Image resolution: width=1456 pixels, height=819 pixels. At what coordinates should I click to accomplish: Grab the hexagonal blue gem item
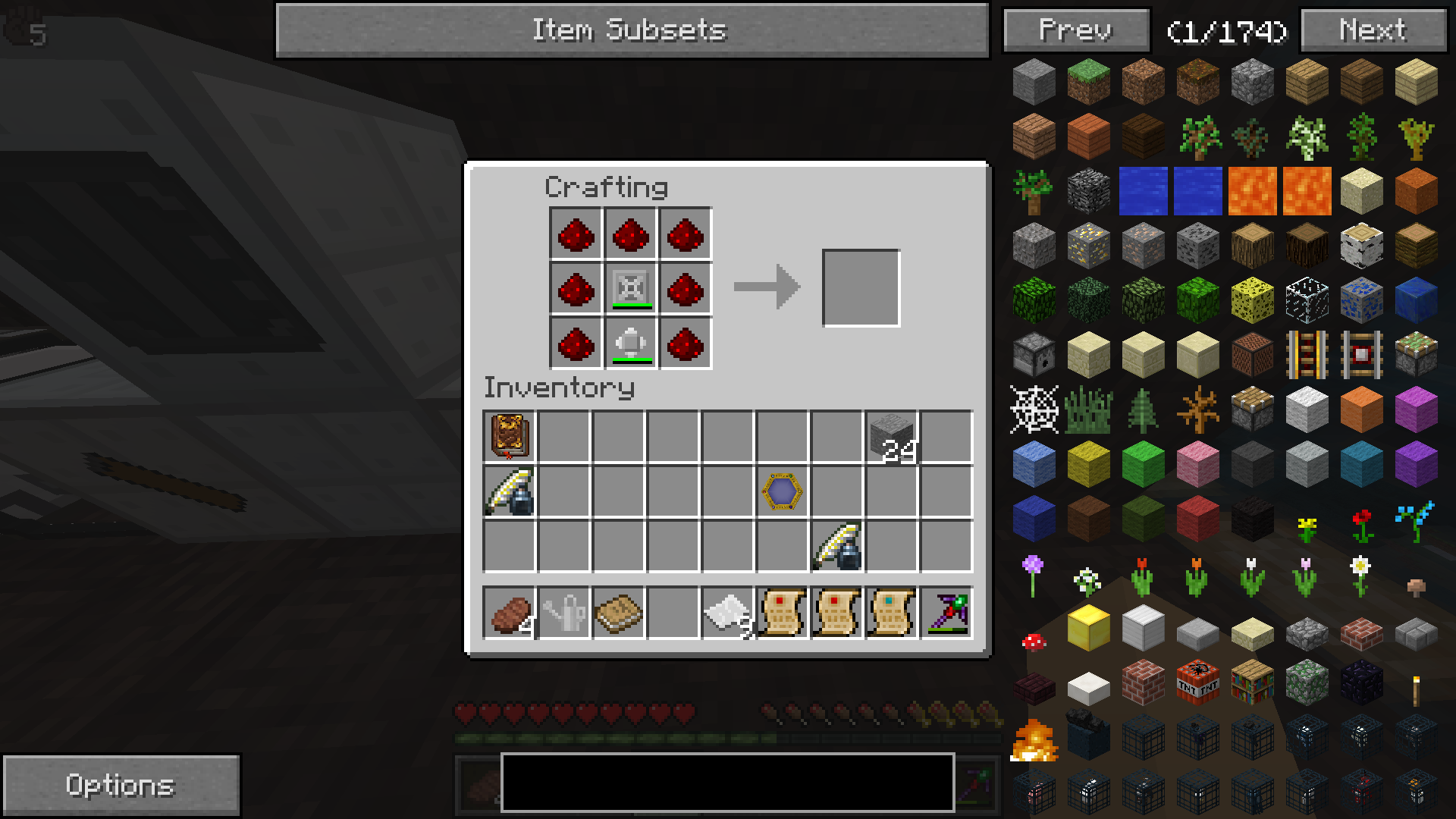[x=782, y=491]
